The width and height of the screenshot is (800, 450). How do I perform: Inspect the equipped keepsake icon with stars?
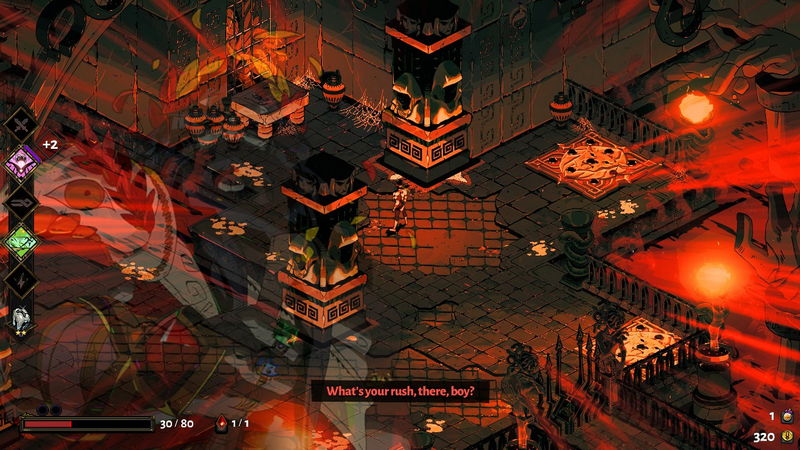click(x=21, y=319)
